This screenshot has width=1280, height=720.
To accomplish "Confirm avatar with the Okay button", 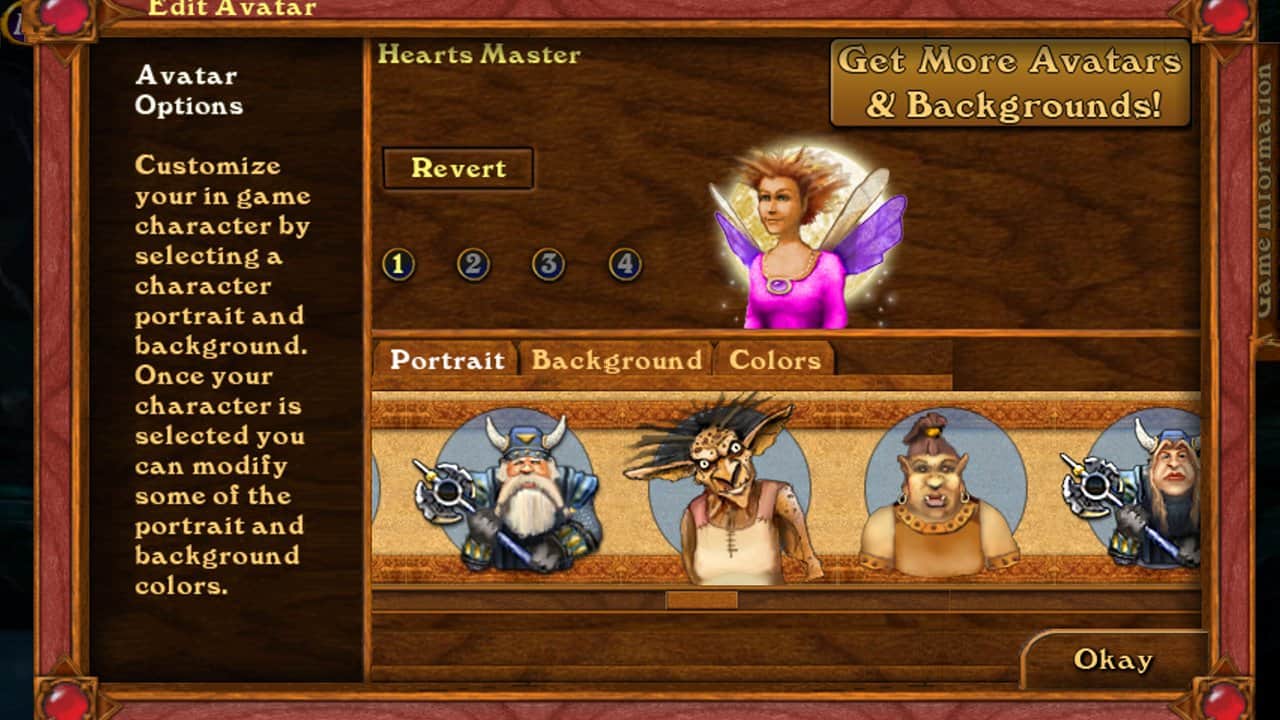I will pos(1113,660).
